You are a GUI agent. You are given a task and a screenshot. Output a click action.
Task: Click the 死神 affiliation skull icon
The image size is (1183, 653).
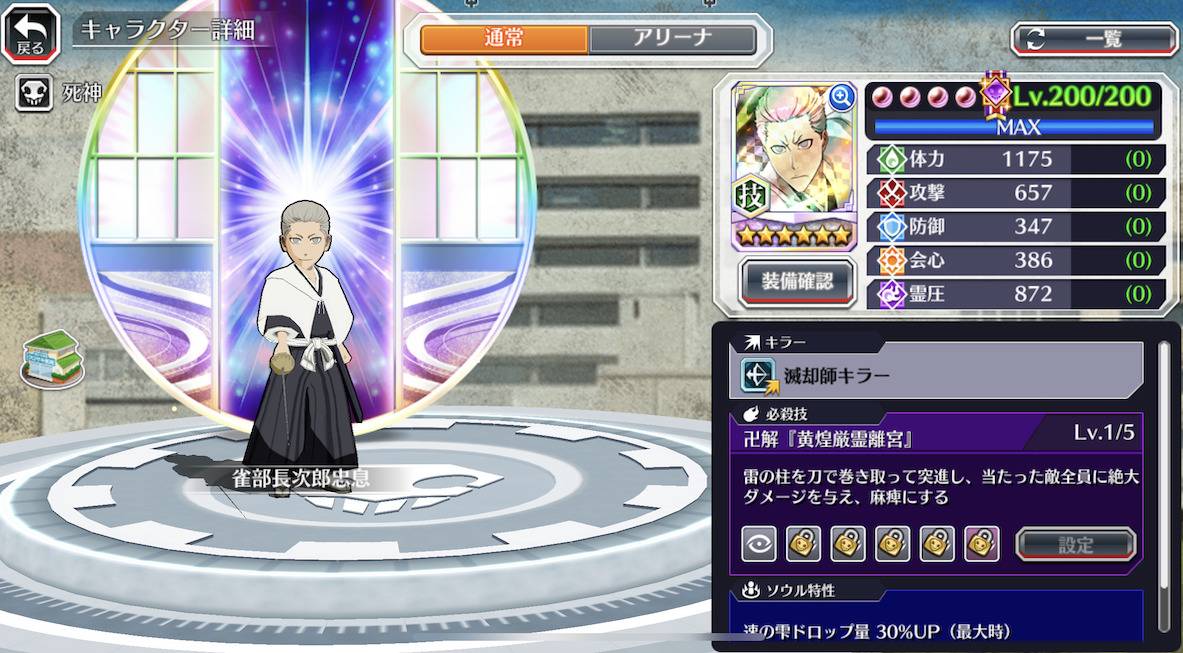(31, 95)
